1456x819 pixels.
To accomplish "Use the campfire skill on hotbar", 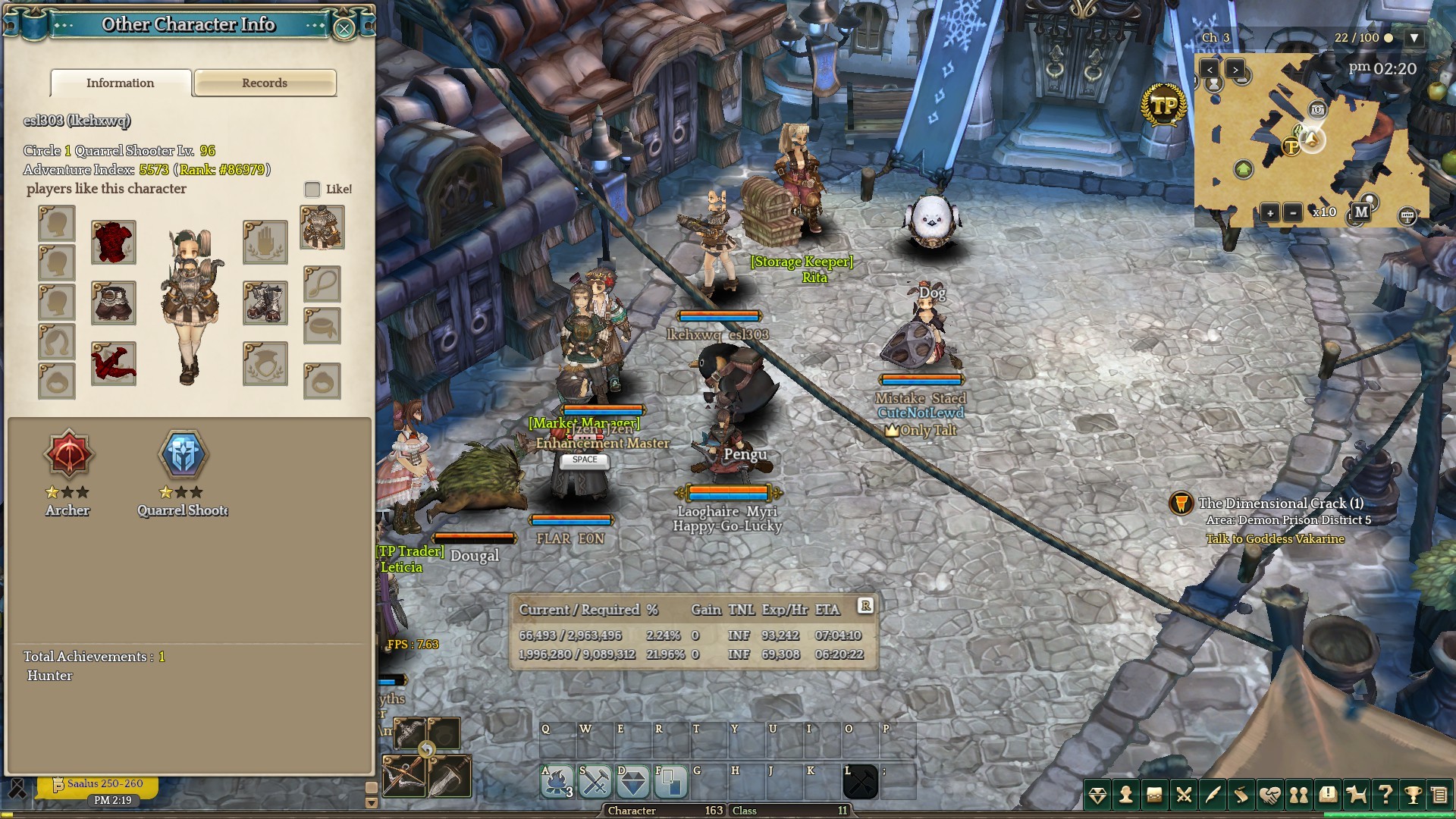I will (x=557, y=782).
